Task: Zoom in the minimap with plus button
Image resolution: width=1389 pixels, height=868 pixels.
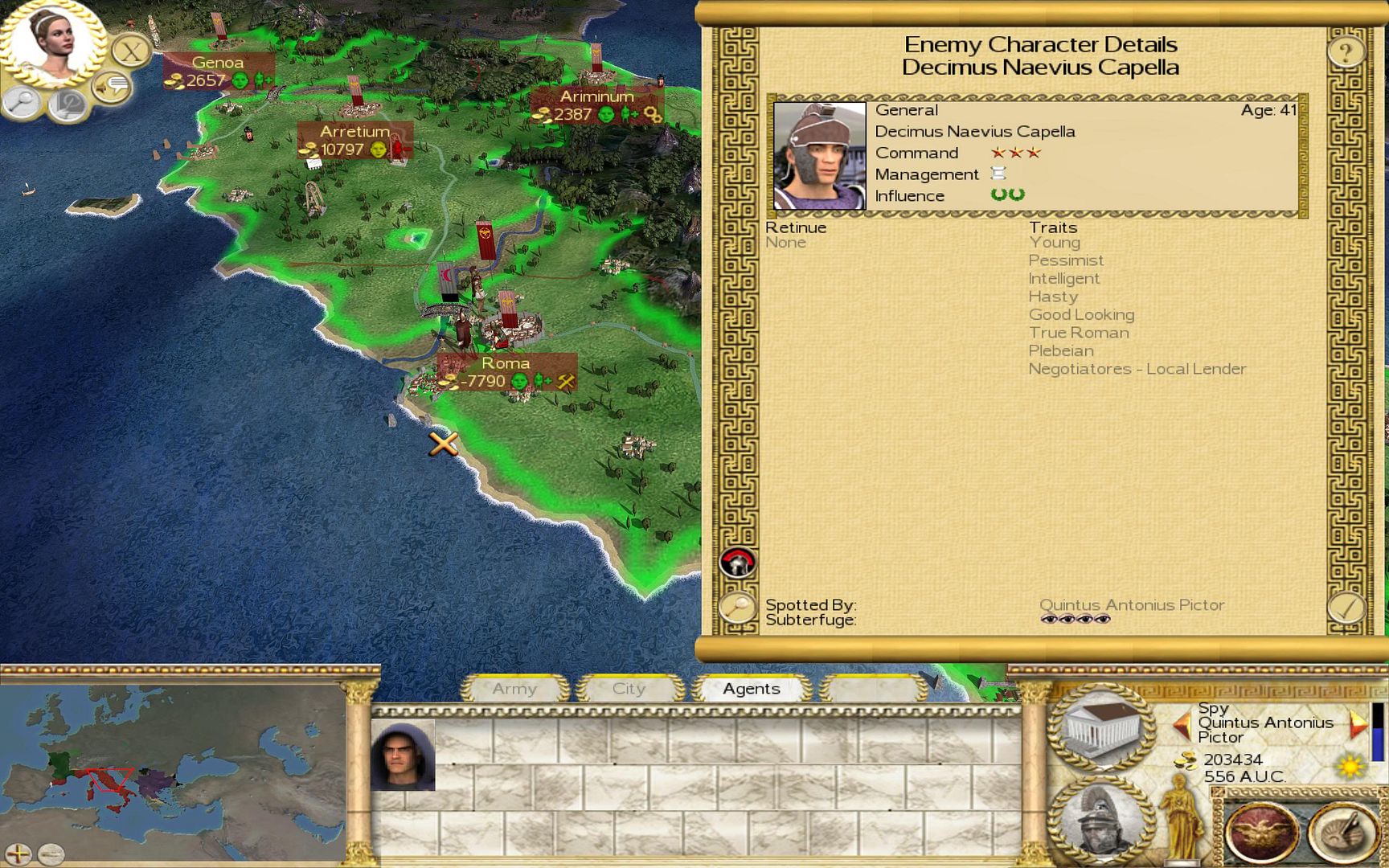Action: click(x=18, y=854)
